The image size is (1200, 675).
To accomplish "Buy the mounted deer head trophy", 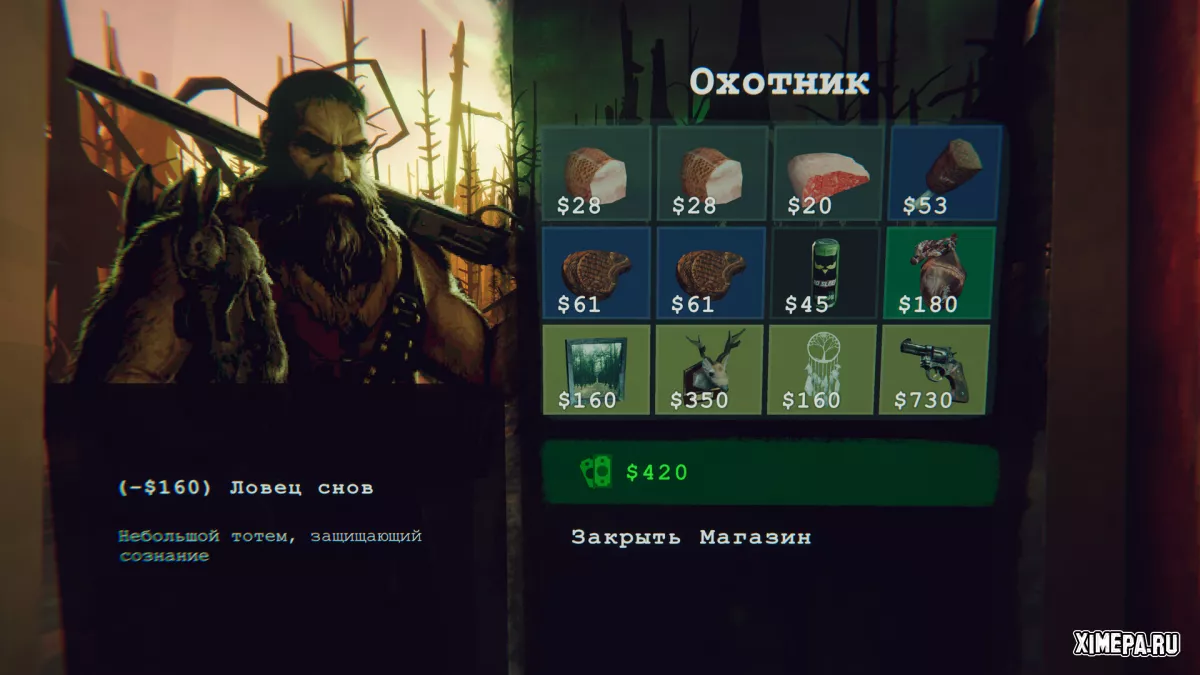I will point(711,369).
